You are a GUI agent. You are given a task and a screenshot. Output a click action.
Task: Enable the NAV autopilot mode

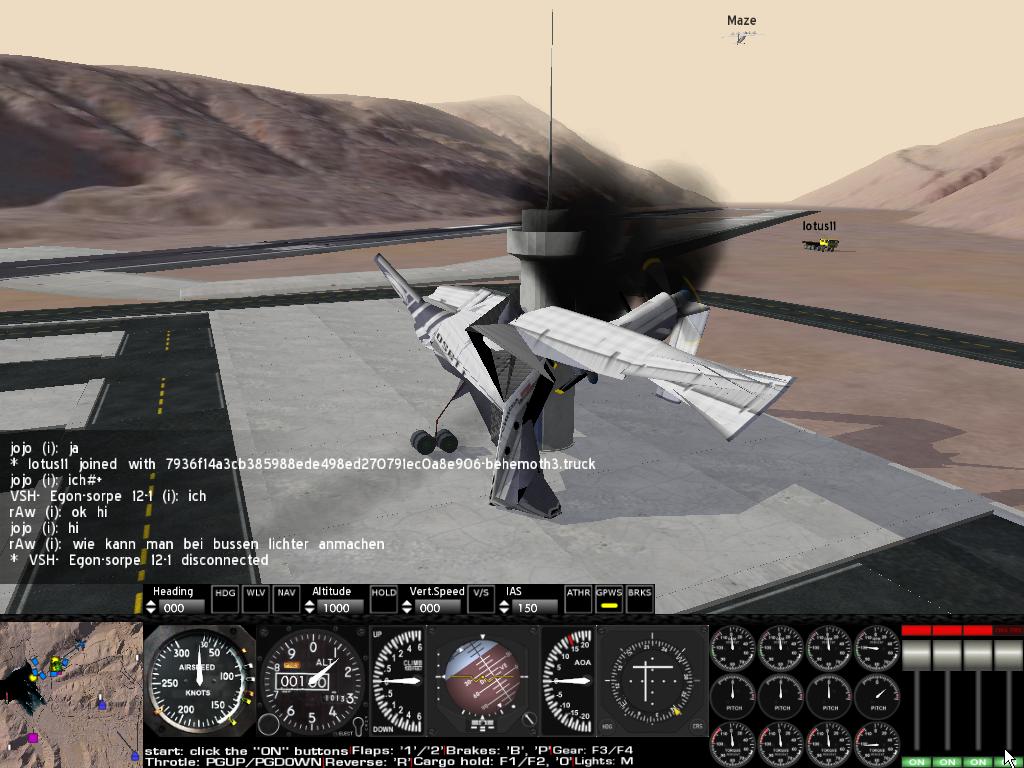coord(287,598)
